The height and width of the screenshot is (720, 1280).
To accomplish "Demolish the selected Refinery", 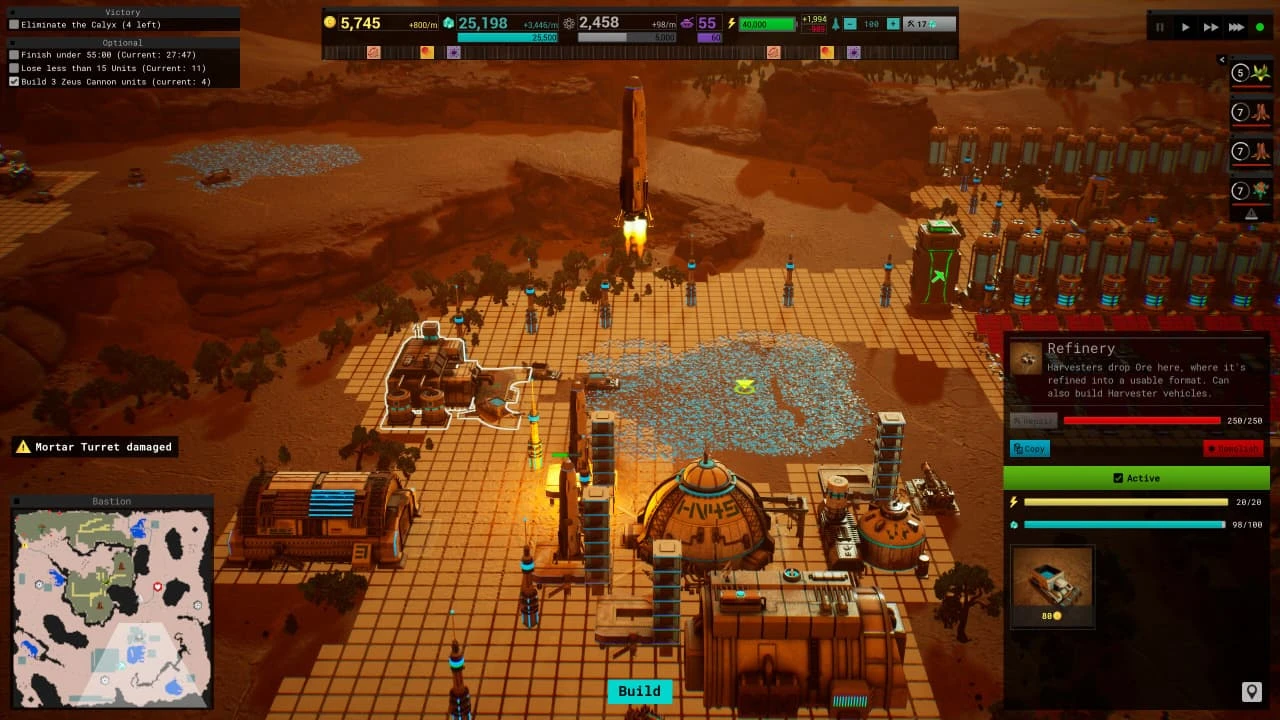I will pyautogui.click(x=1233, y=449).
